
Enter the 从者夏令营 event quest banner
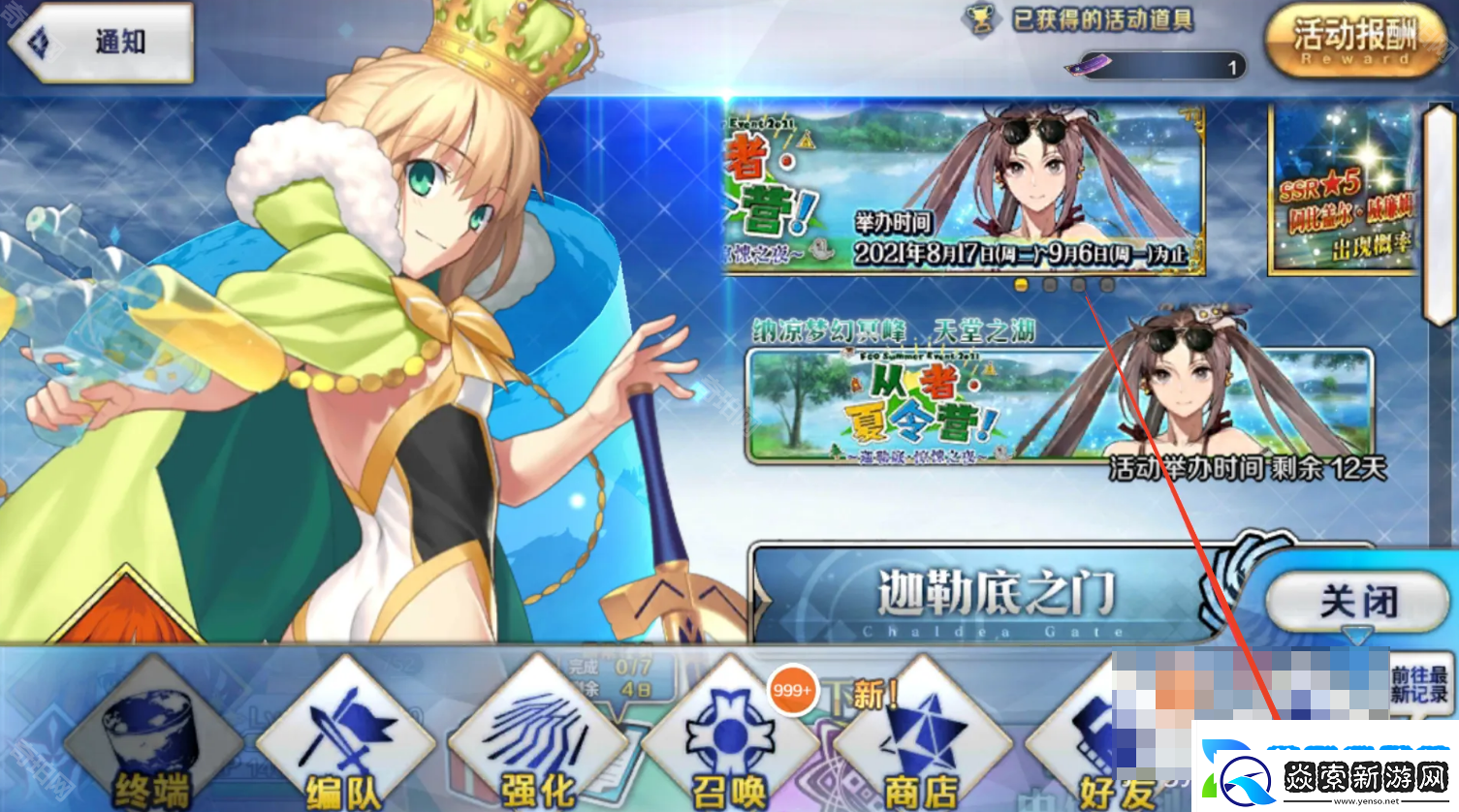(1059, 405)
